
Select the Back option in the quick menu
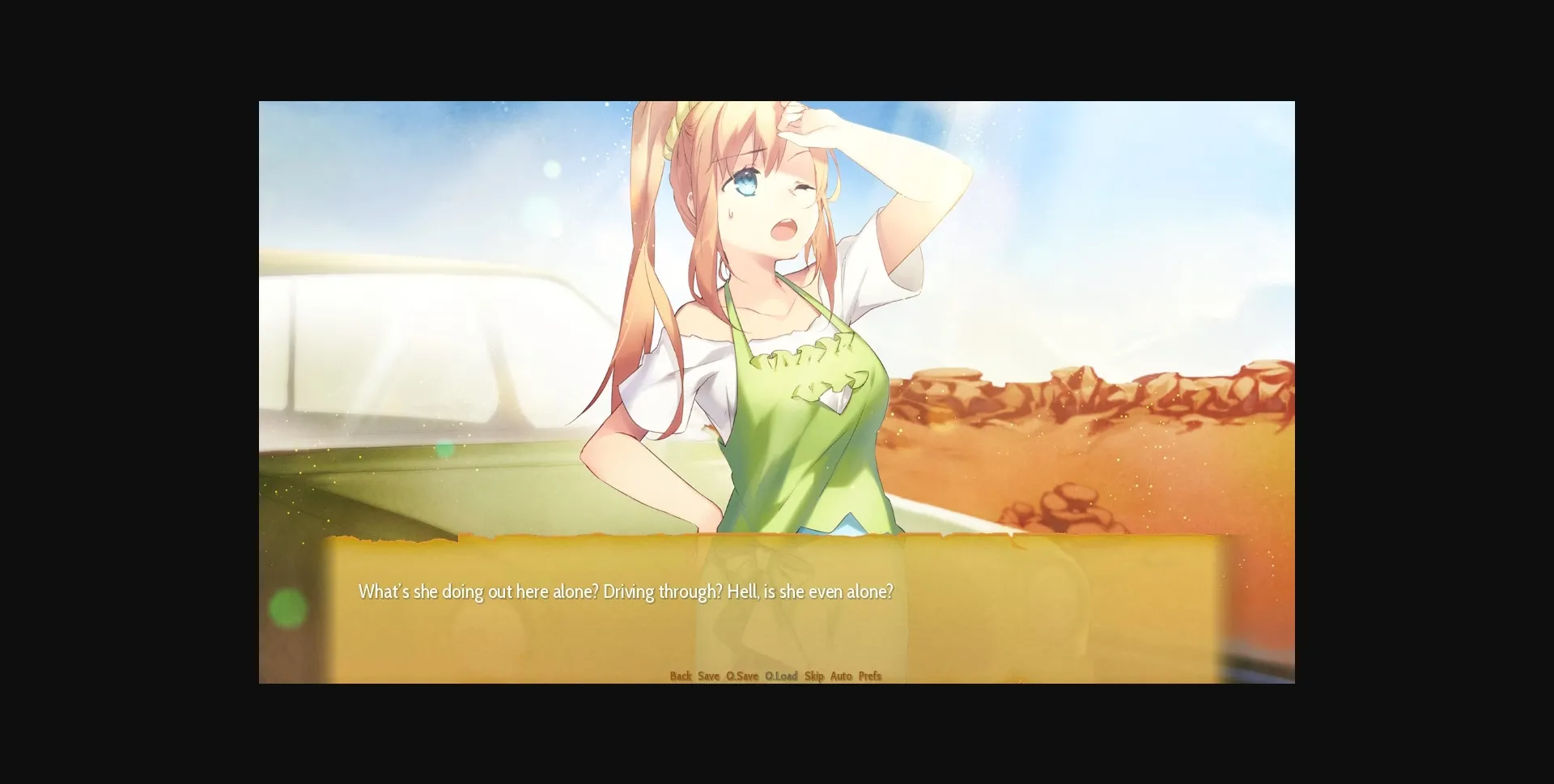click(681, 676)
